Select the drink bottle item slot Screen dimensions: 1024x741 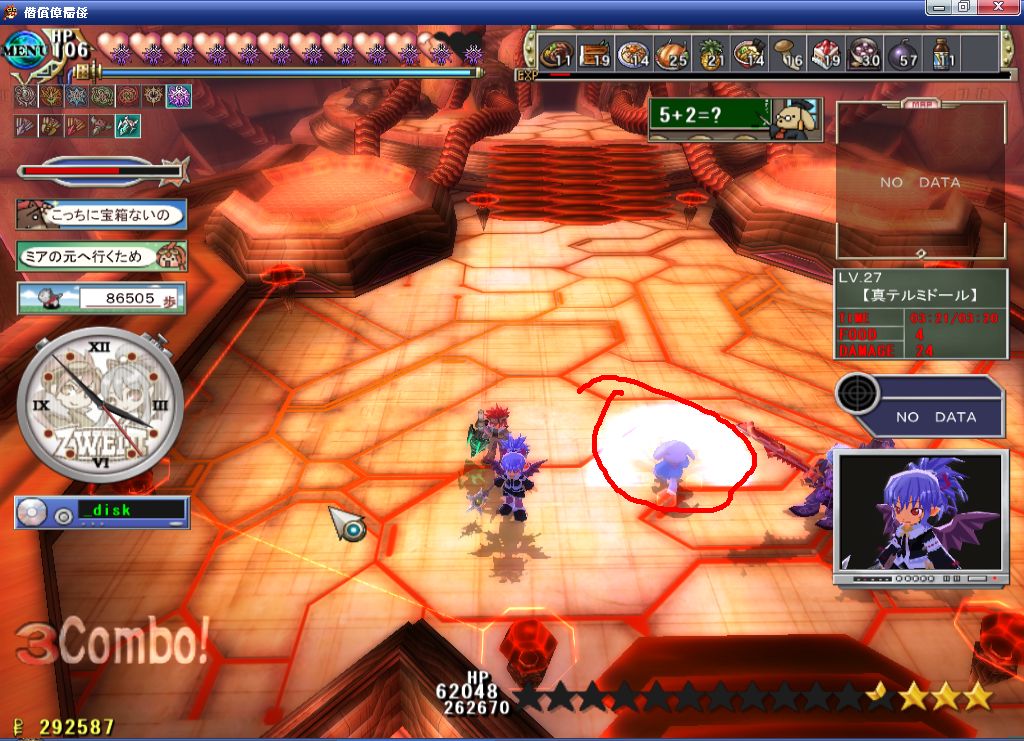tap(943, 53)
